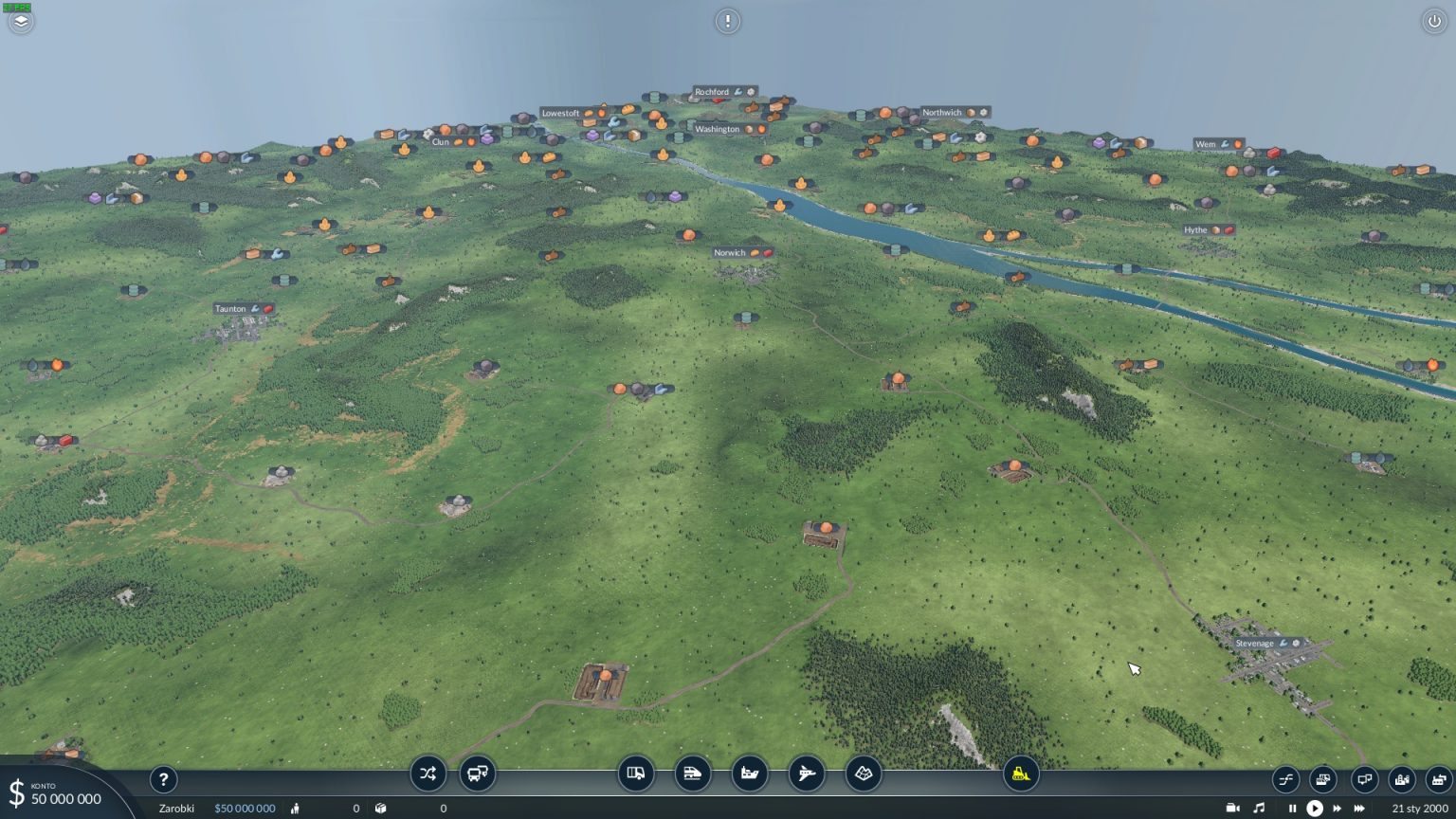Click the help question-mark button
Image resolution: width=1456 pixels, height=819 pixels.
point(163,779)
